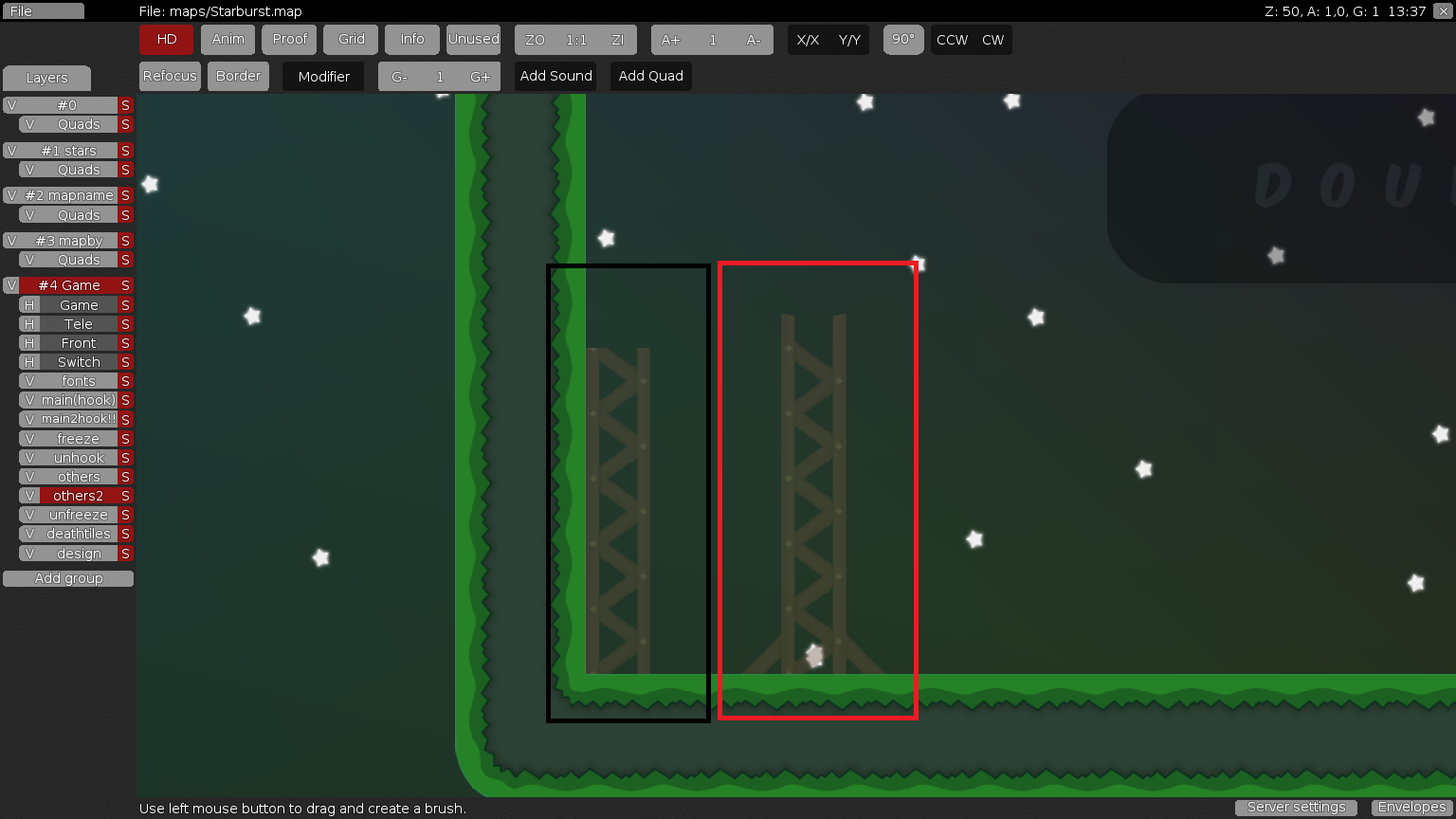Image resolution: width=1456 pixels, height=819 pixels.
Task: Show tile Info overlay
Action: pyautogui.click(x=411, y=40)
